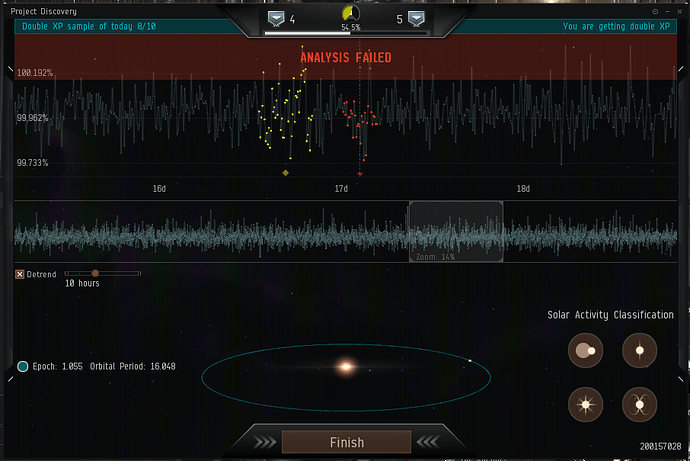
Task: Pick the radiating starburst classification icon
Action: [585, 404]
